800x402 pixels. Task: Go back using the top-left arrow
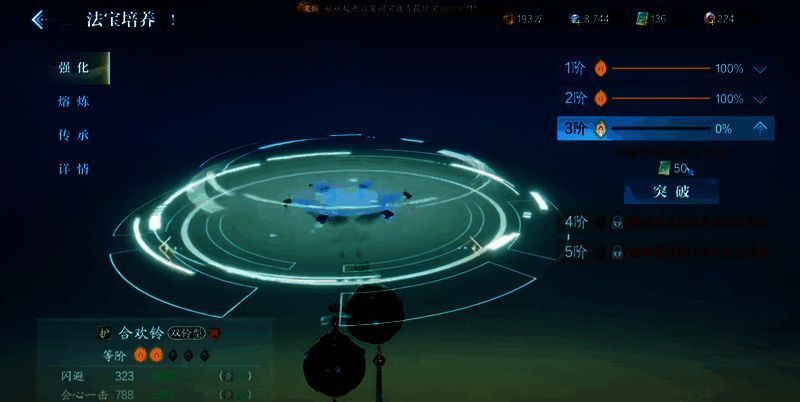coord(38,19)
